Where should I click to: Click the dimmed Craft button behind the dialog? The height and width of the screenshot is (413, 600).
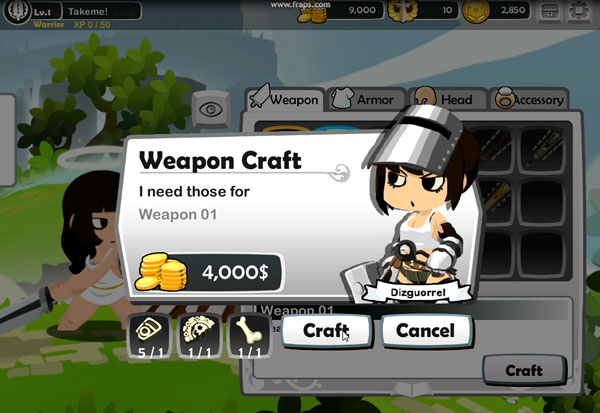point(523,370)
